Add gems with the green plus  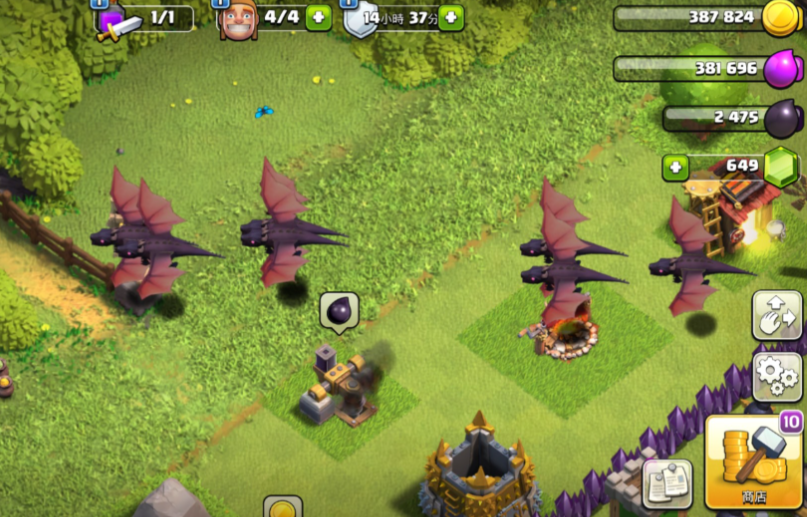point(676,168)
